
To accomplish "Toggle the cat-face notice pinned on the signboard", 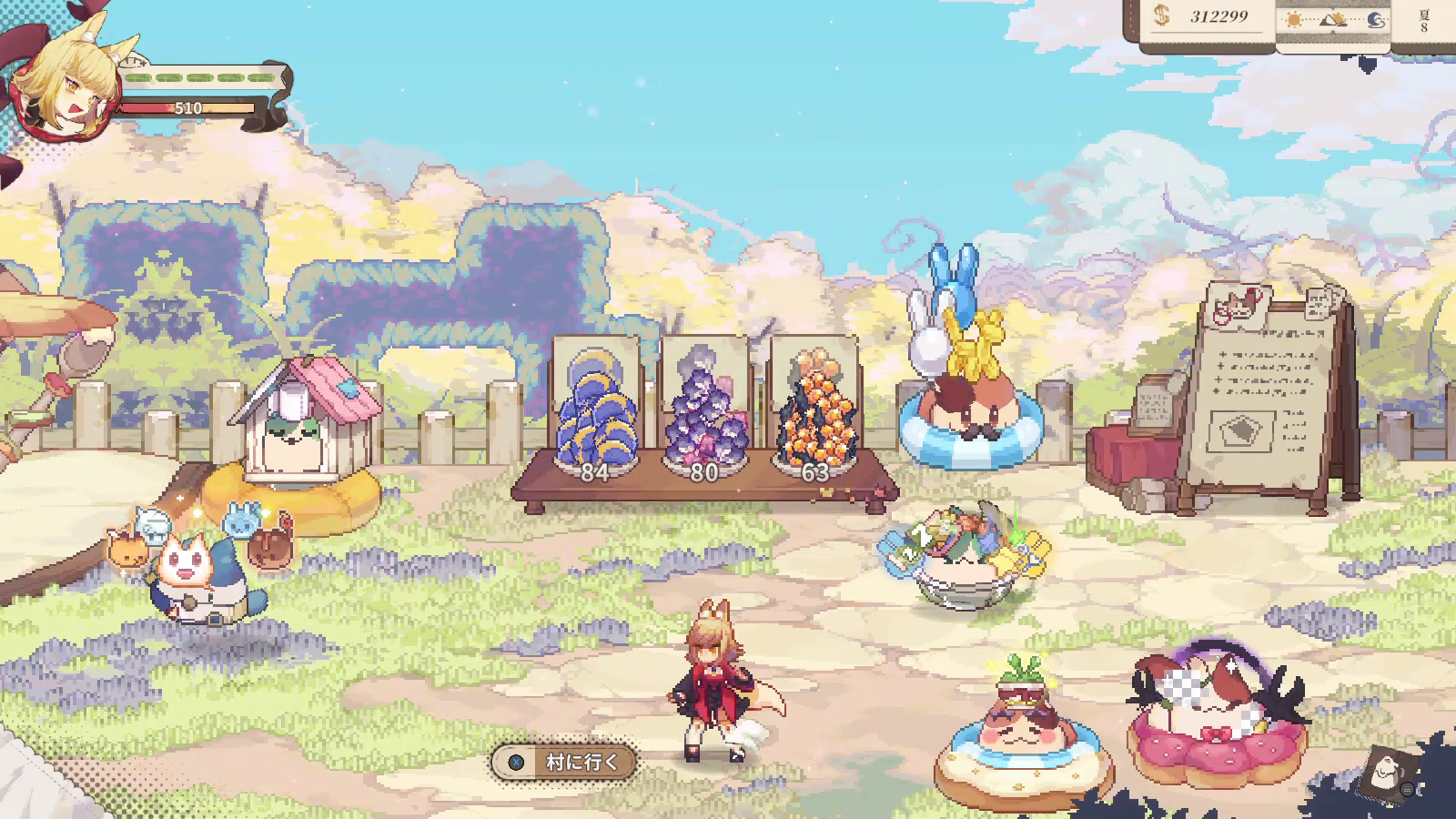I will [1236, 305].
